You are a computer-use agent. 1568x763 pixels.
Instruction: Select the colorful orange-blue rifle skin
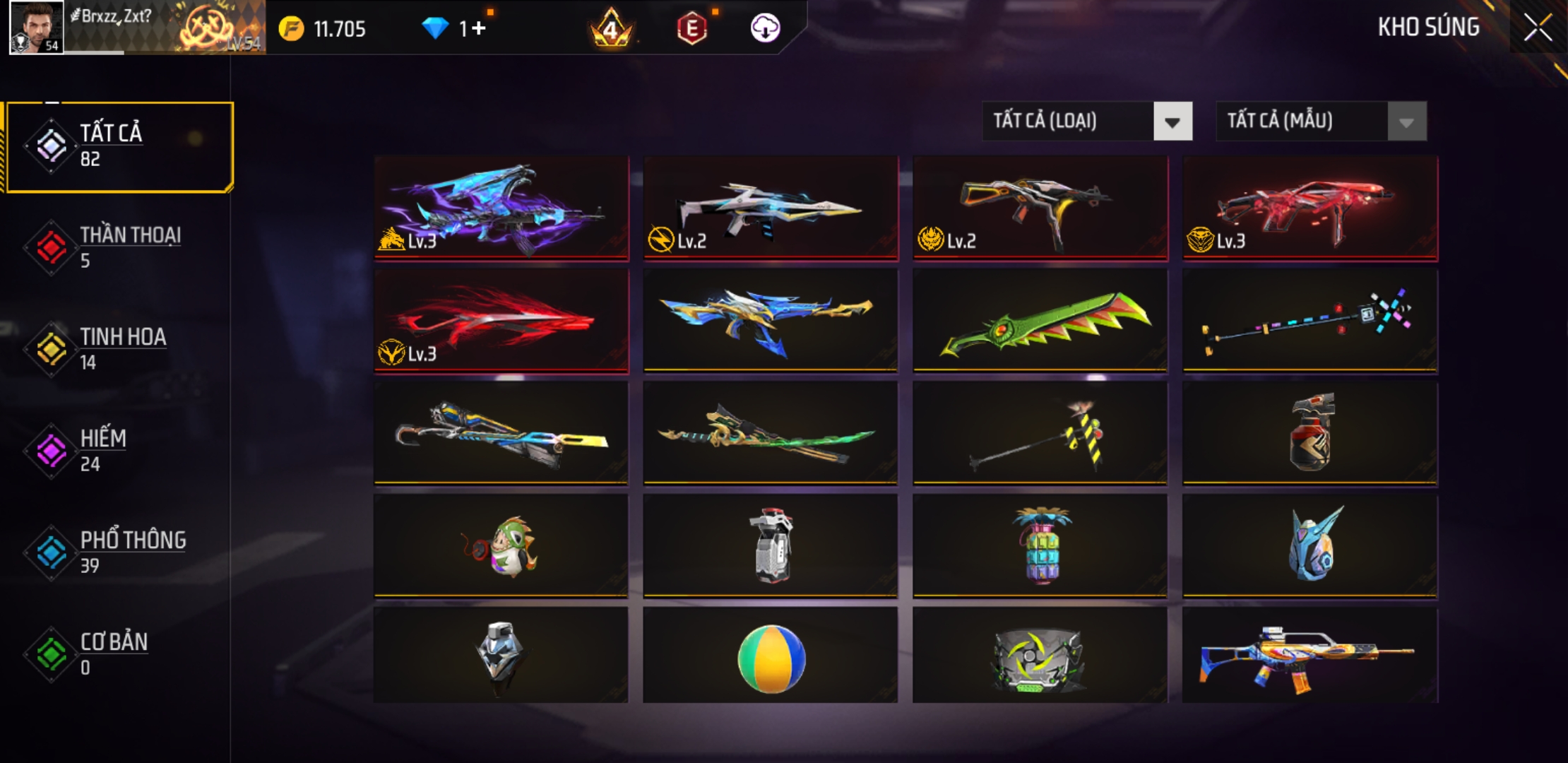tap(1309, 657)
